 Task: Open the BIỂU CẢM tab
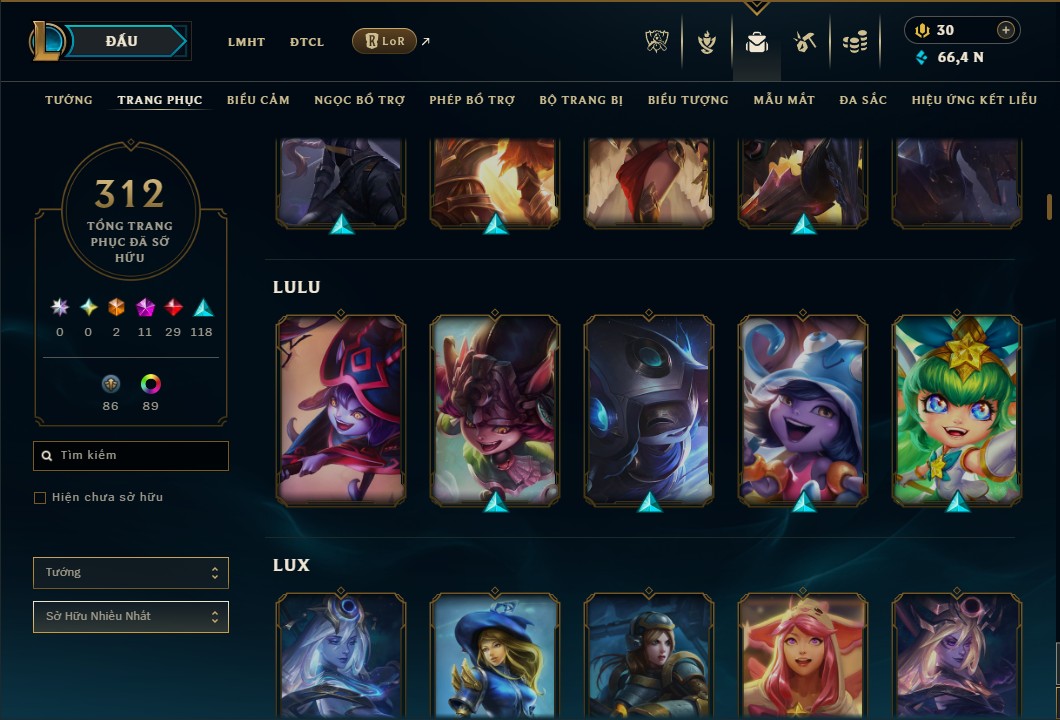tap(258, 100)
